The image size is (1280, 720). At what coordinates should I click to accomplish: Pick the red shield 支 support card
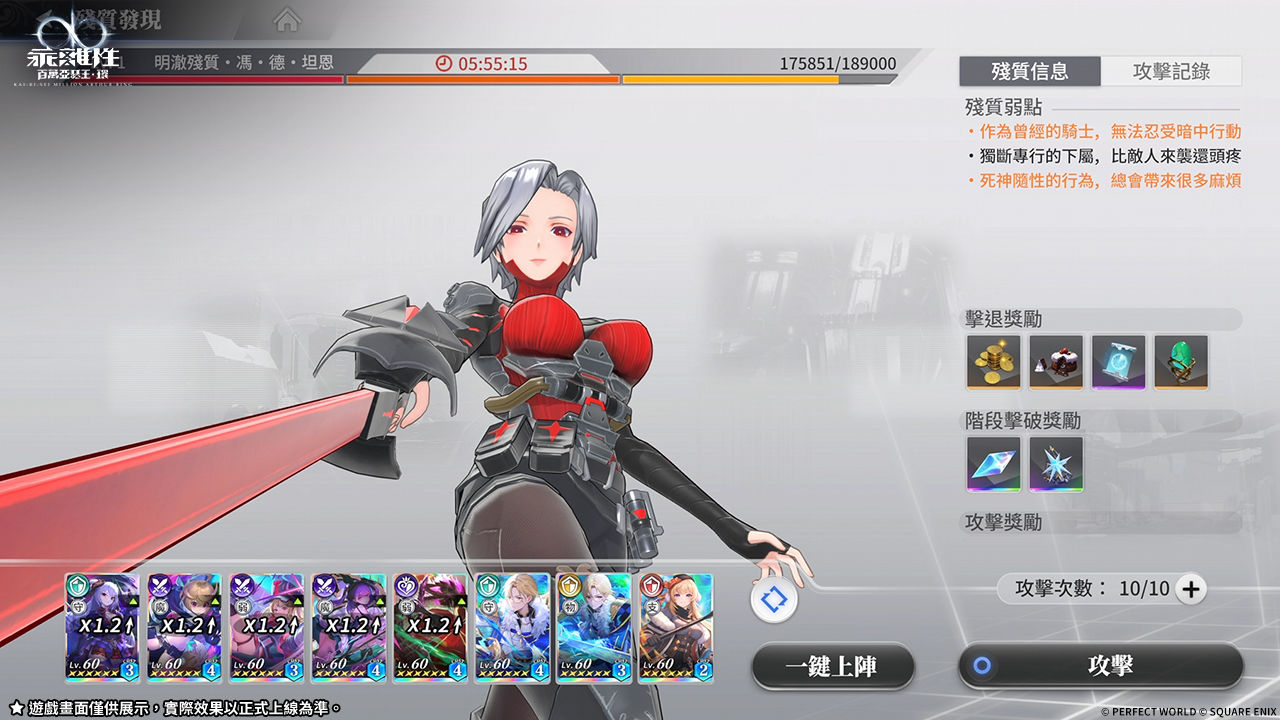point(676,627)
